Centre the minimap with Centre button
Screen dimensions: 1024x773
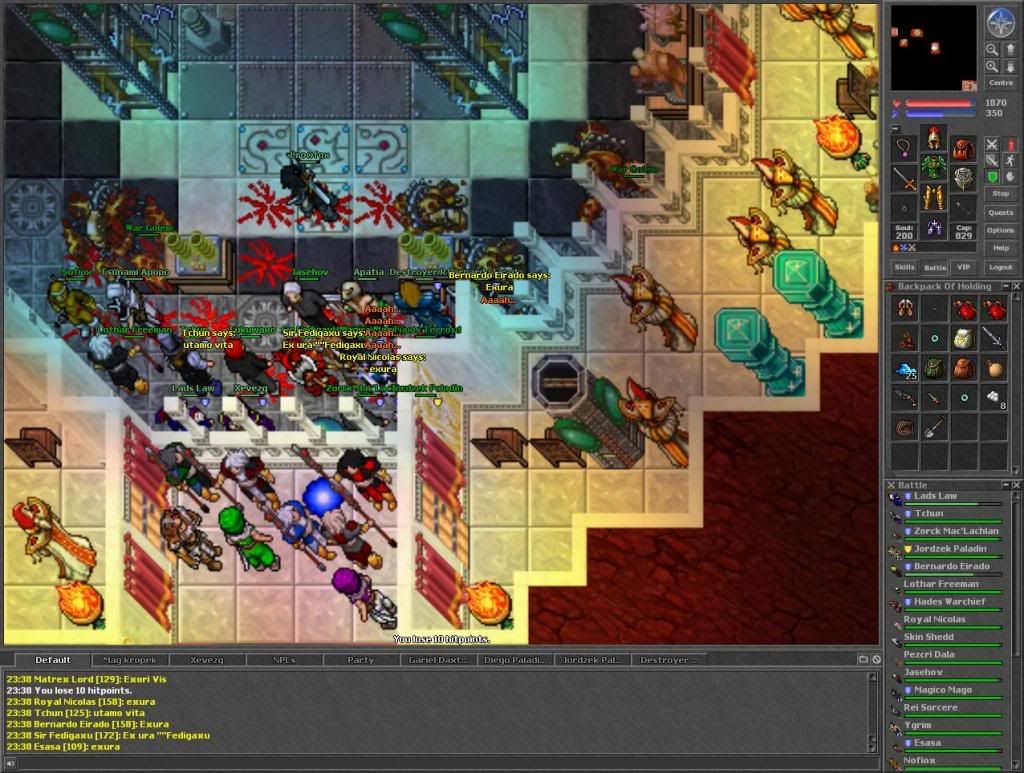click(1000, 83)
